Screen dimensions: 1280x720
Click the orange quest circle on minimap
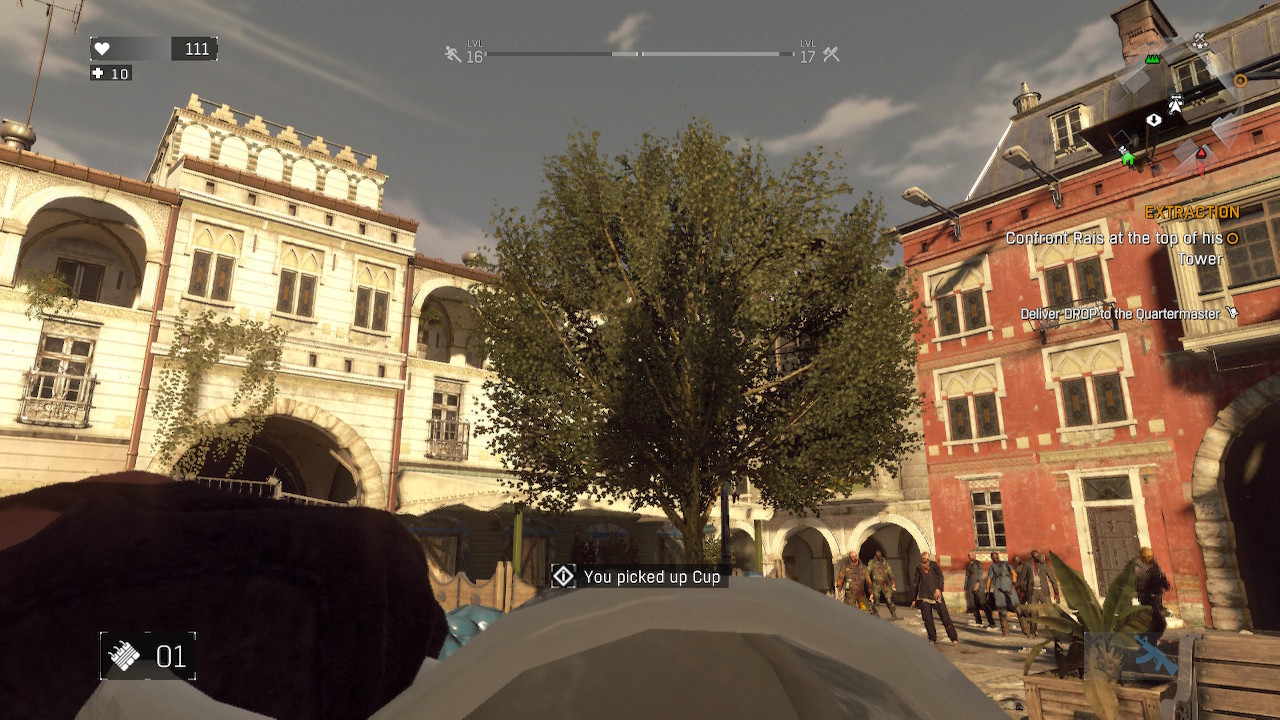point(1240,80)
